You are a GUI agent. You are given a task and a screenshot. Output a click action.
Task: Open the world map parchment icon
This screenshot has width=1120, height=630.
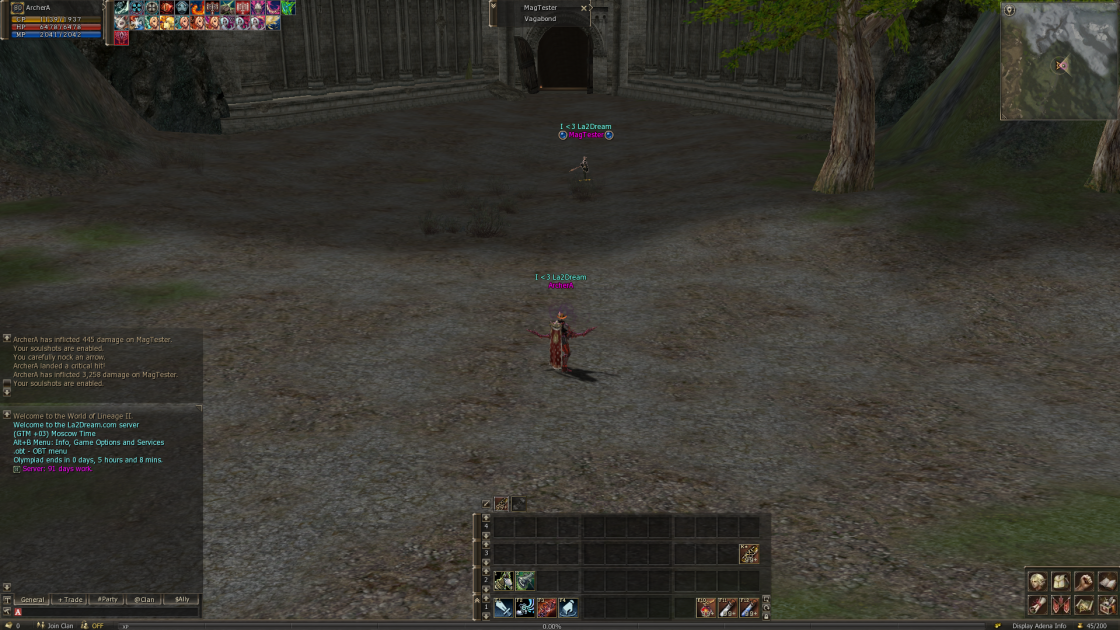pyautogui.click(x=1084, y=605)
